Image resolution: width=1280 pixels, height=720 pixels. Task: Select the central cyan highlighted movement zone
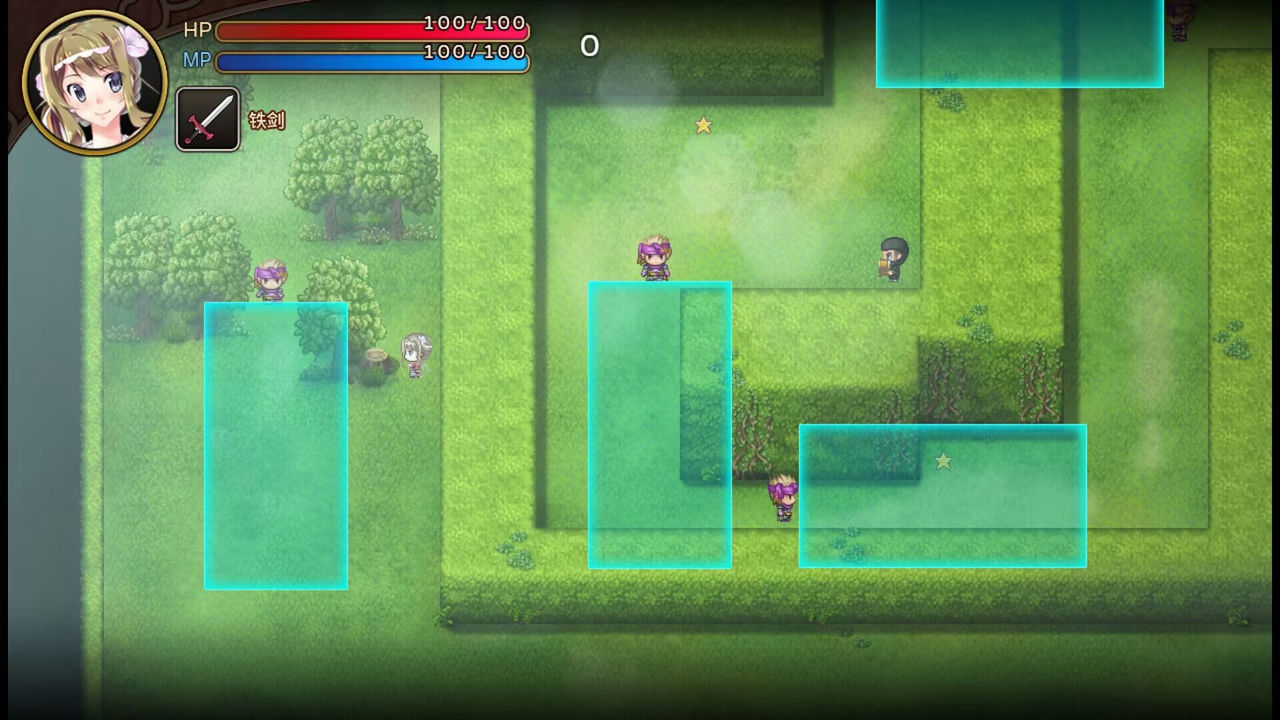[659, 425]
